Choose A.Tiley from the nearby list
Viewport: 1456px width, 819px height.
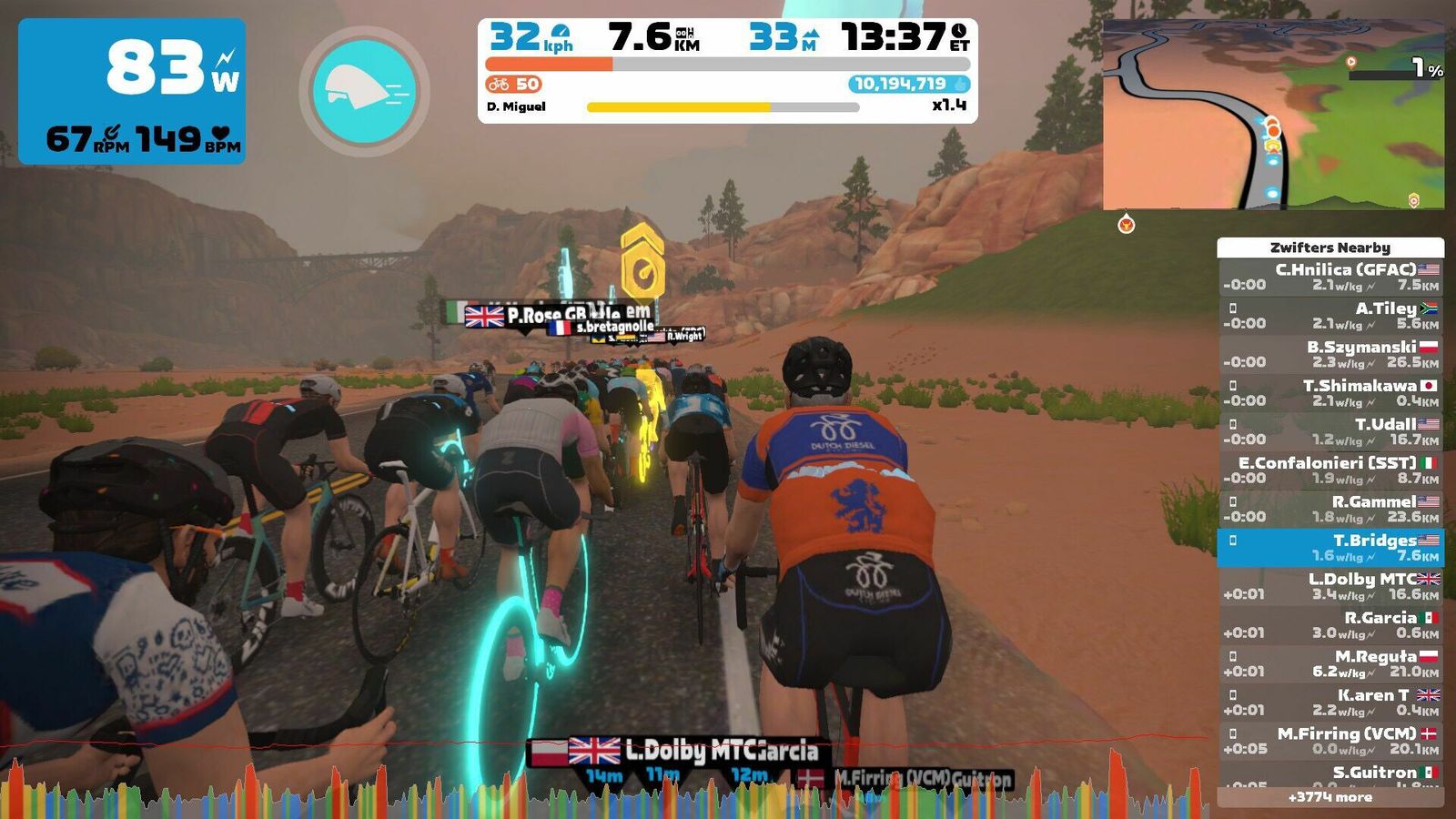[x=1330, y=315]
